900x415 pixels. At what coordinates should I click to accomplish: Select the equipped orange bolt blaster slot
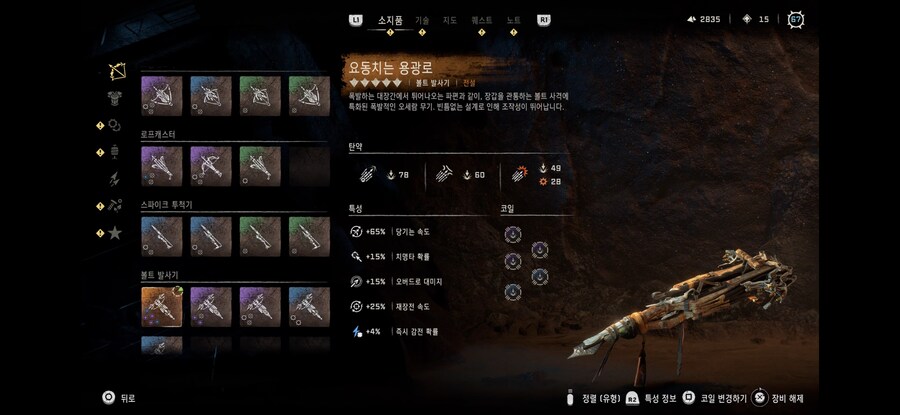(160, 307)
